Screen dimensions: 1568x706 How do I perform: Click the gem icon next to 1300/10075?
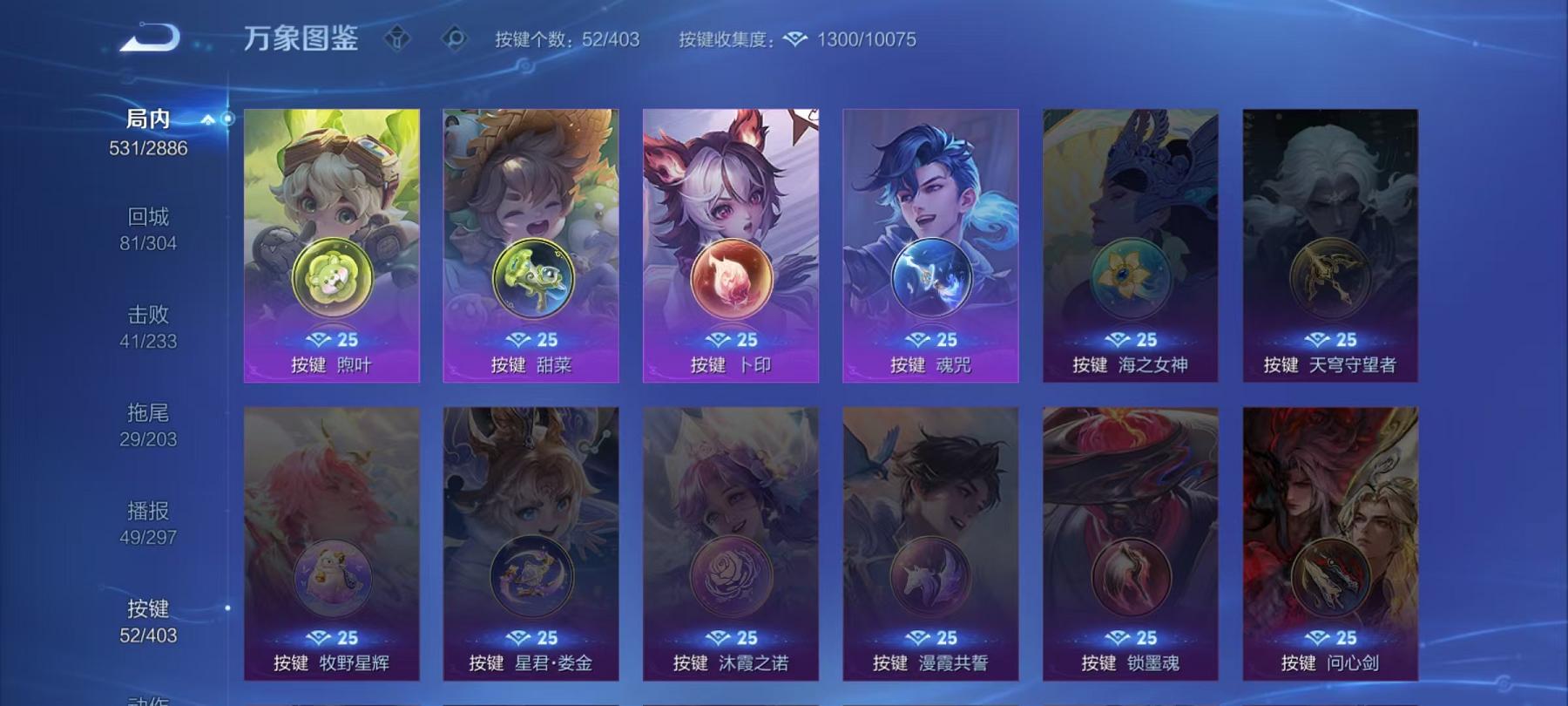794,38
